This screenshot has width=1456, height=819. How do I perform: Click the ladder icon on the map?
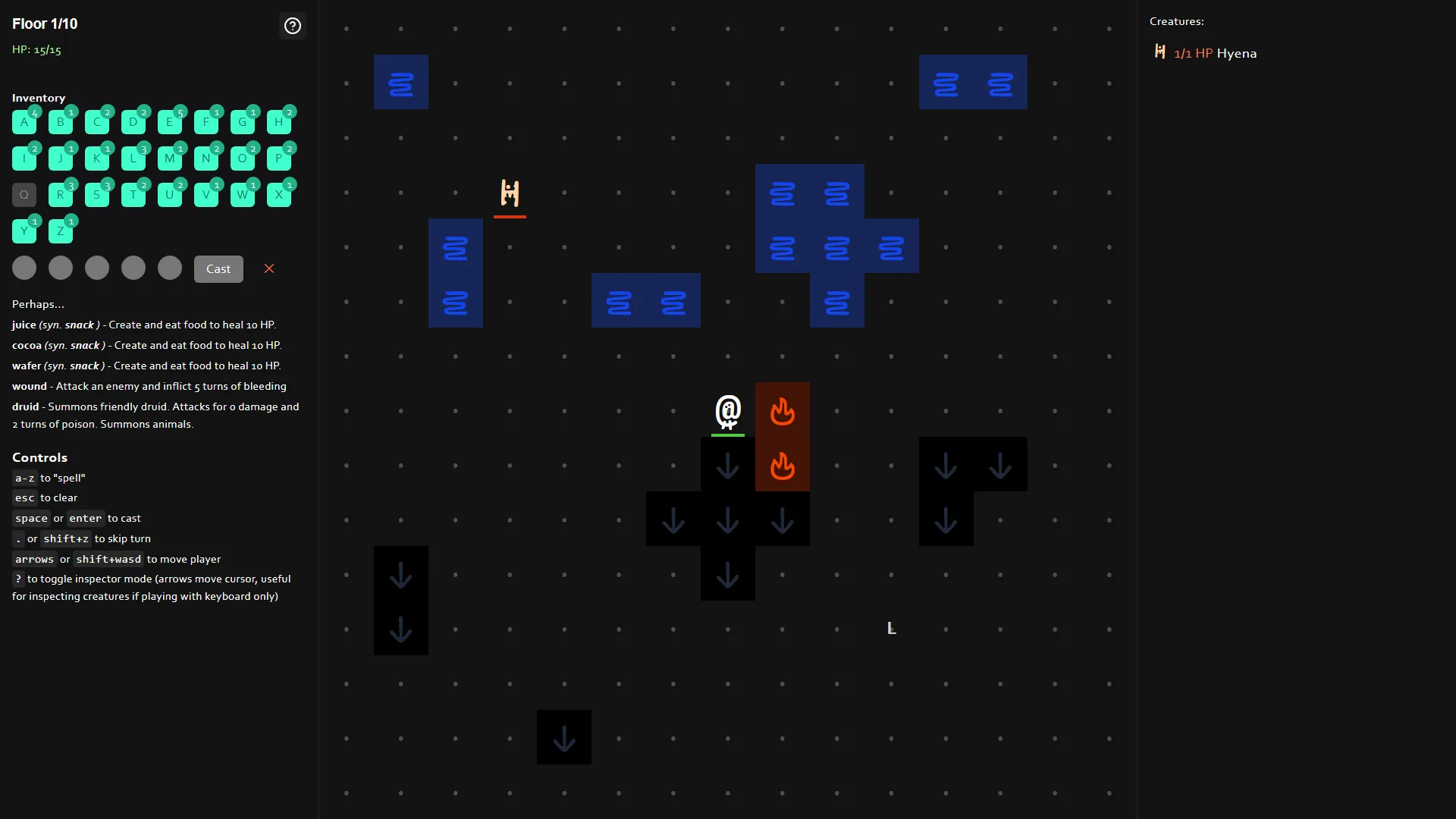[x=510, y=193]
